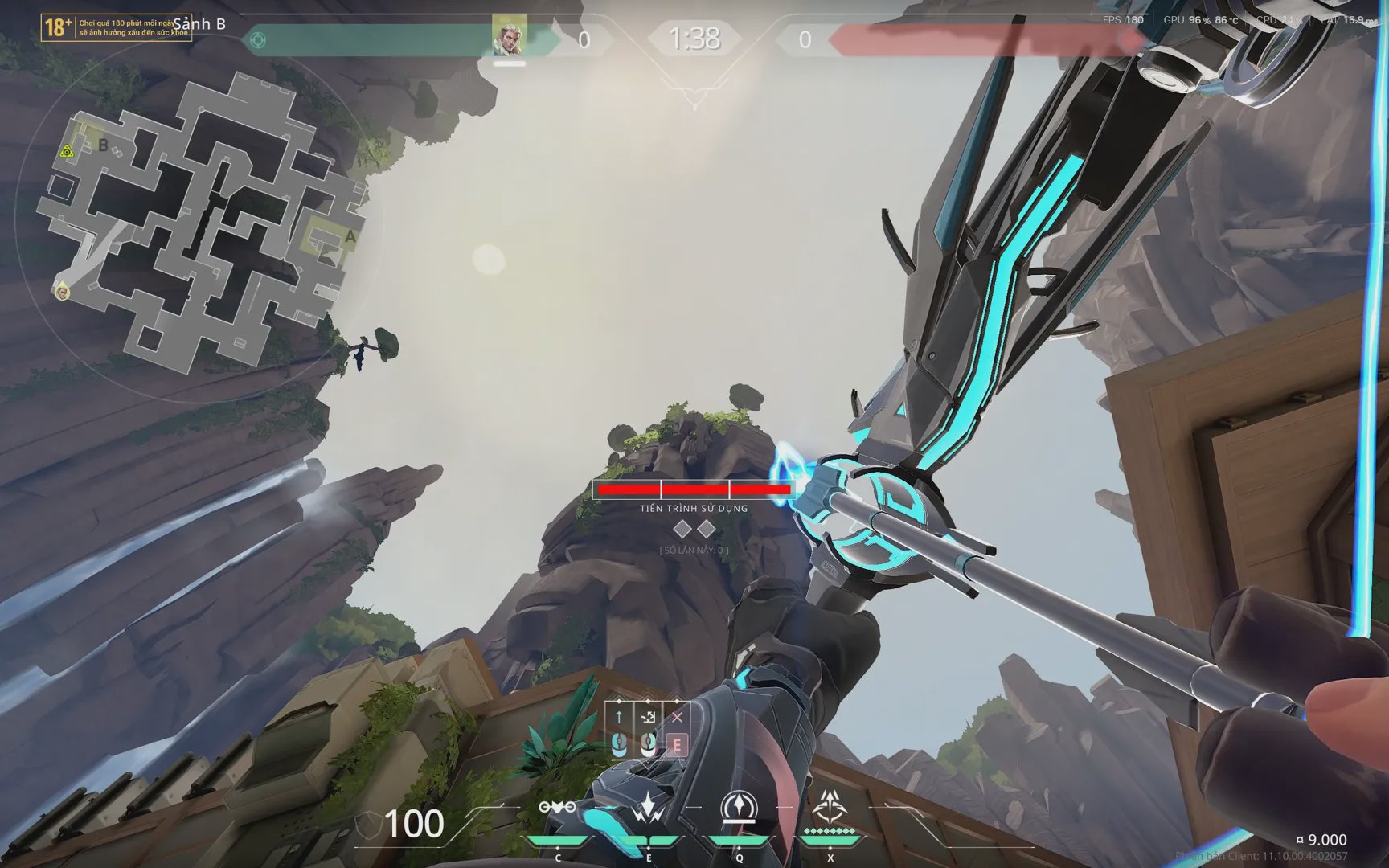This screenshot has height=868, width=1389.
Task: Click the yellow triangle marker on minimap
Action: (67, 151)
